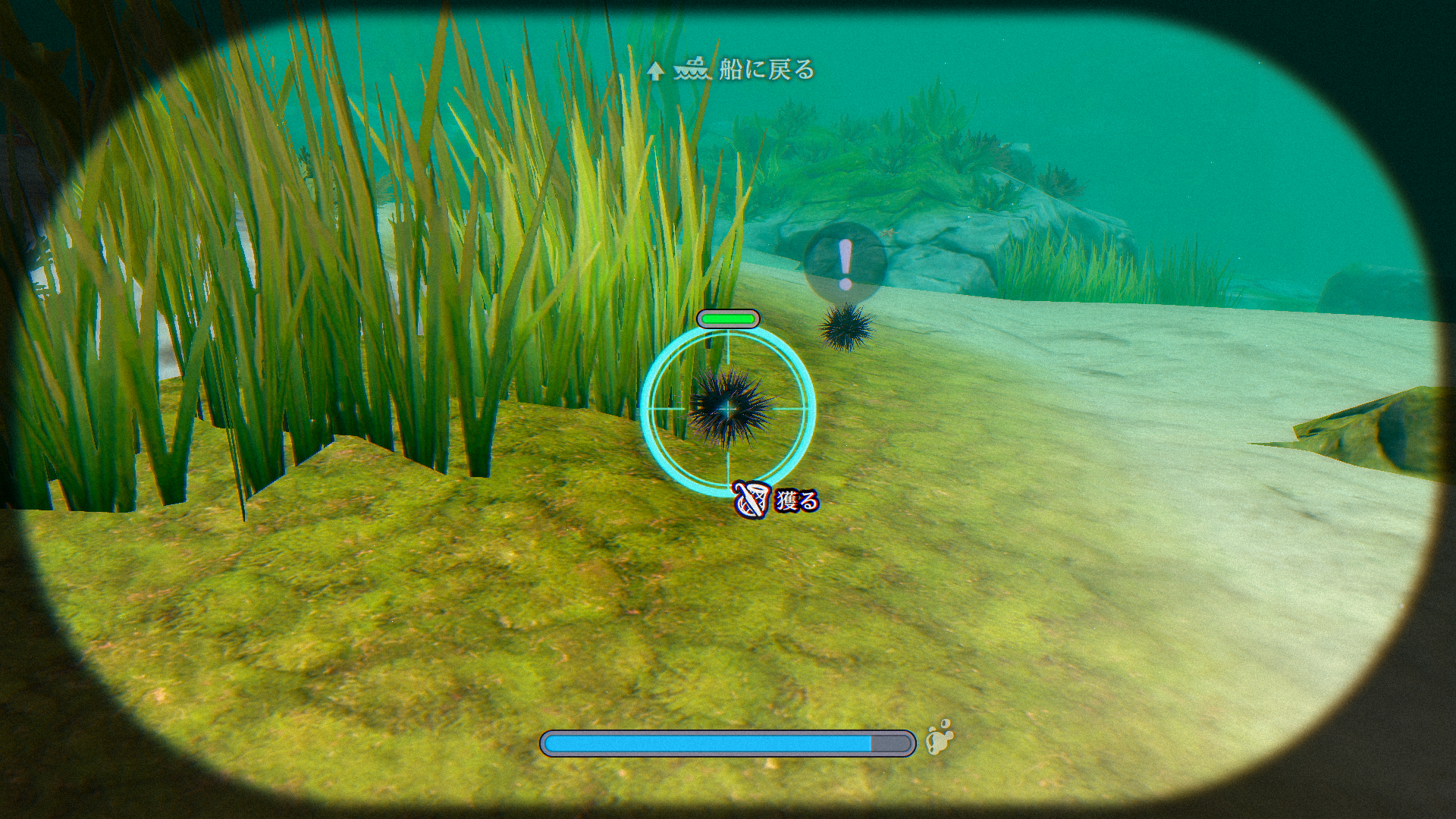
Task: Activate the 獲る catch action label
Action: click(x=795, y=500)
